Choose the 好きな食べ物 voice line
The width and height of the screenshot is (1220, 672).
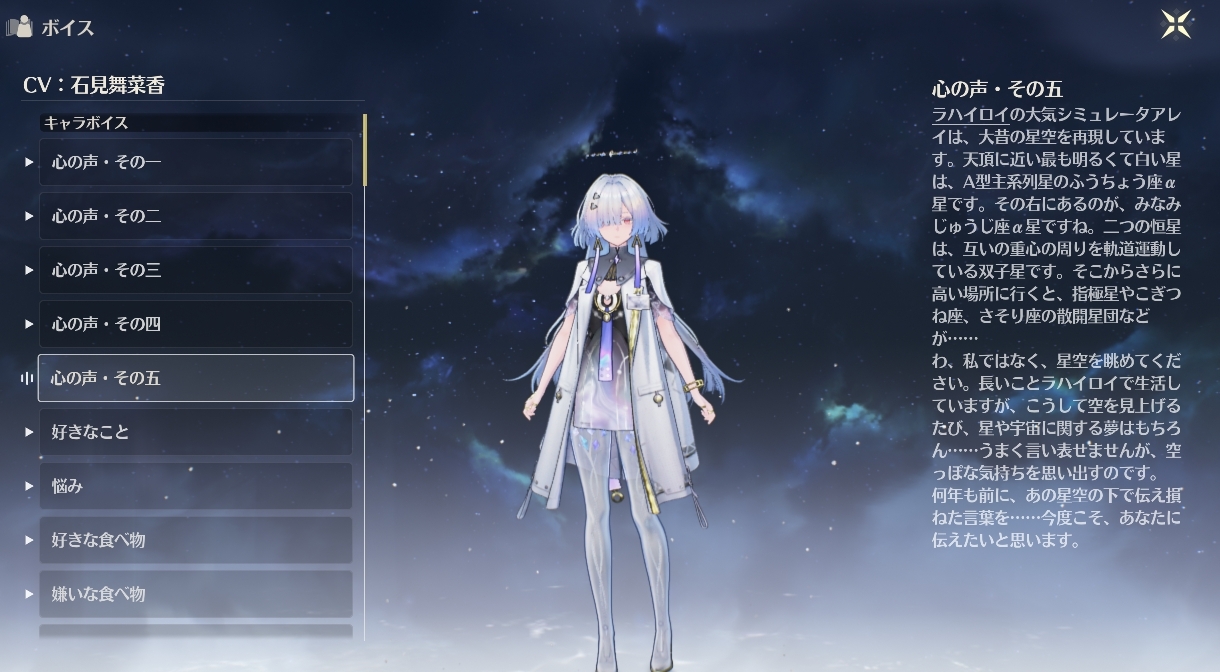[x=195, y=540]
